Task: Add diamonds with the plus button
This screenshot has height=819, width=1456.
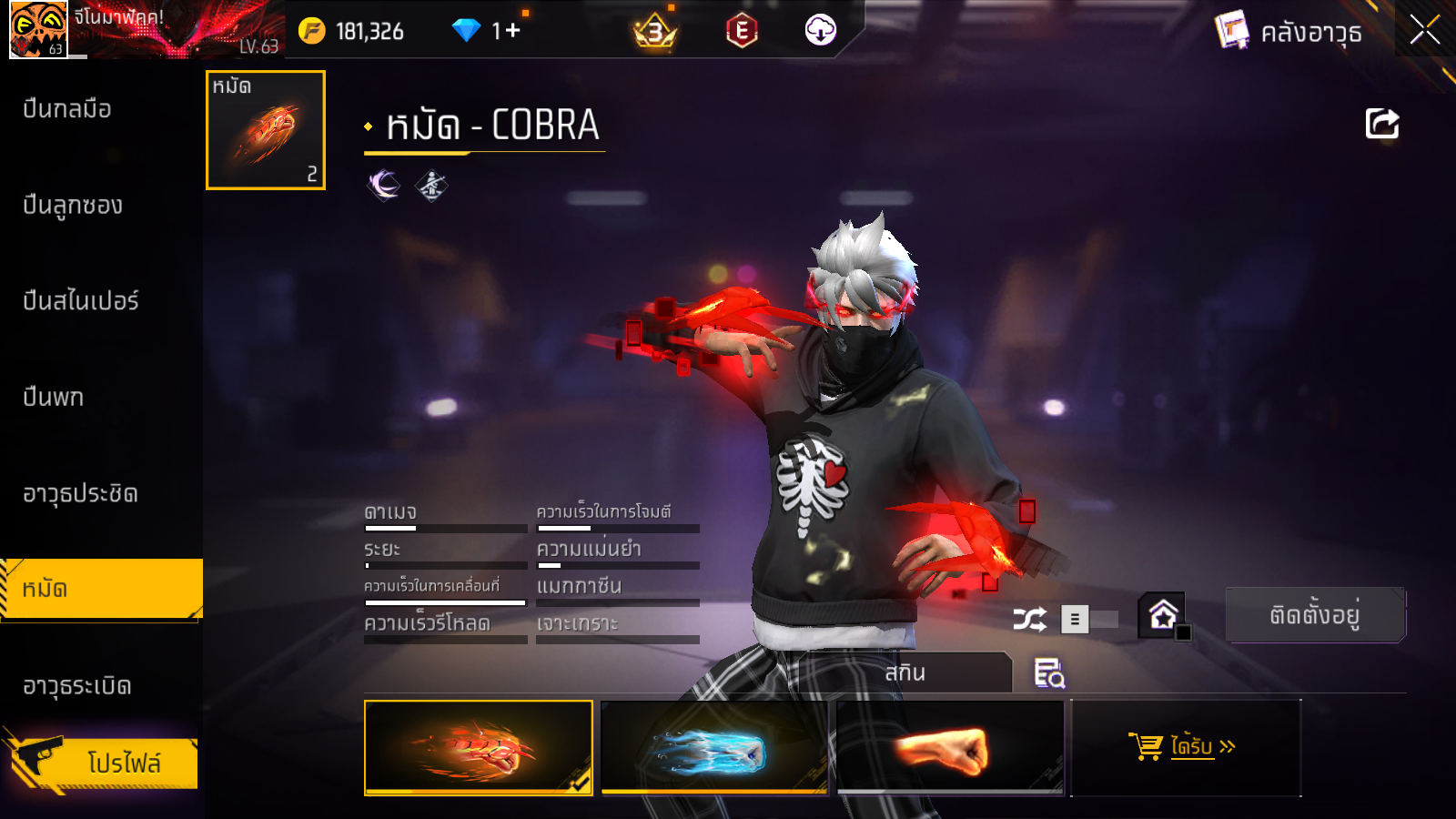Action: 513,31
